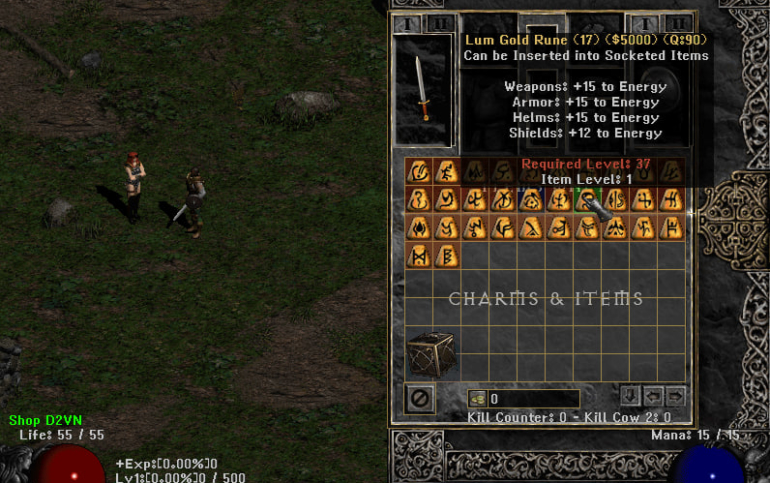Select the first rune in the top row
Viewport: 770px width, 483px height.
tap(419, 171)
